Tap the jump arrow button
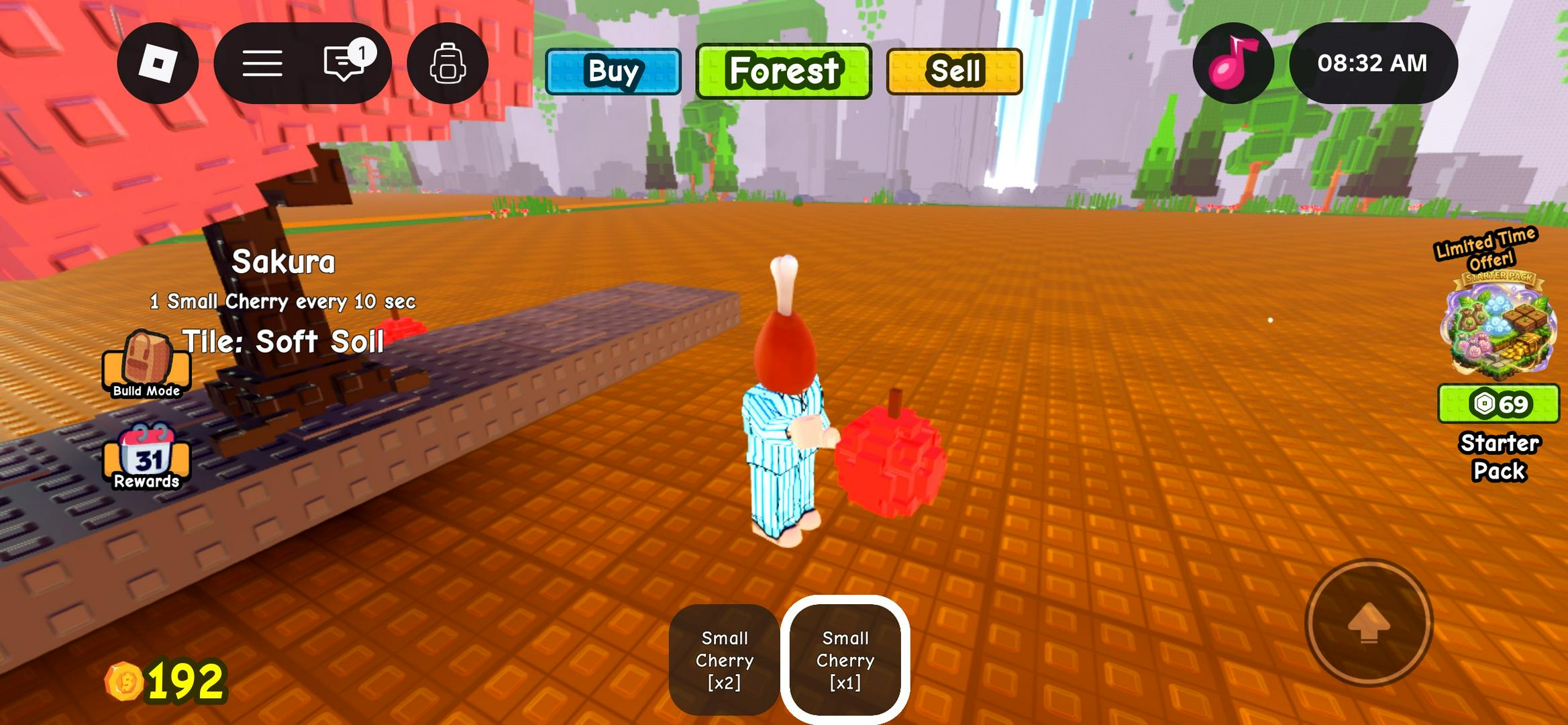Image resolution: width=1568 pixels, height=725 pixels. pos(1369,623)
